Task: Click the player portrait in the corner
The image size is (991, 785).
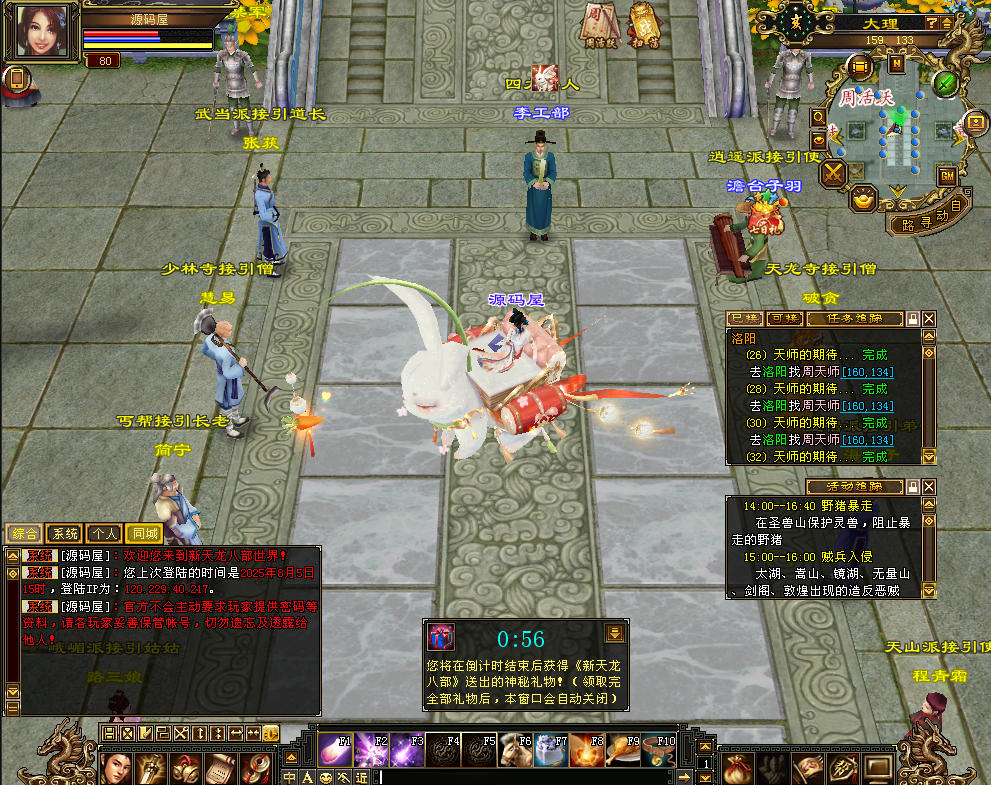Action: tap(42, 30)
